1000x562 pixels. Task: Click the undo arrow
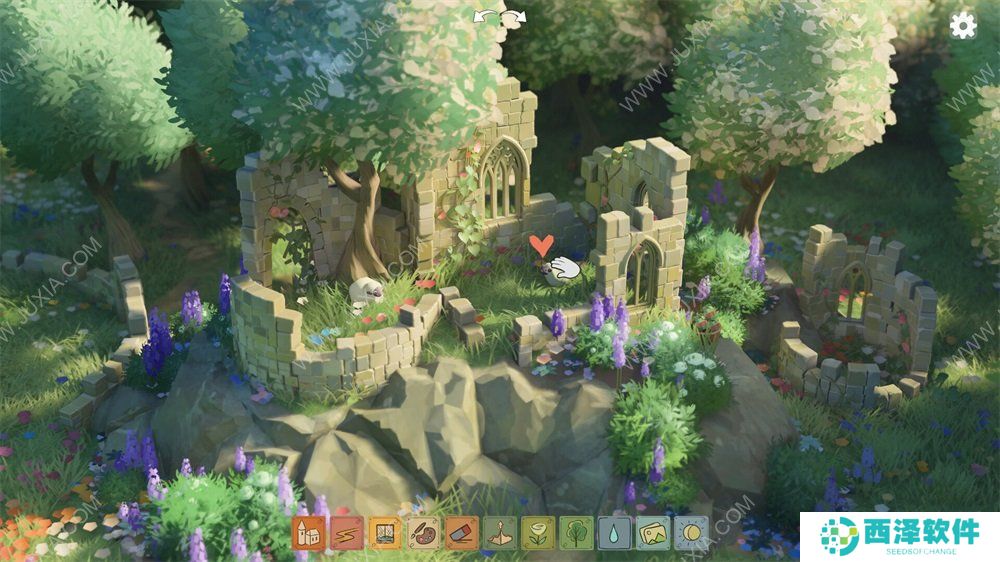click(487, 17)
